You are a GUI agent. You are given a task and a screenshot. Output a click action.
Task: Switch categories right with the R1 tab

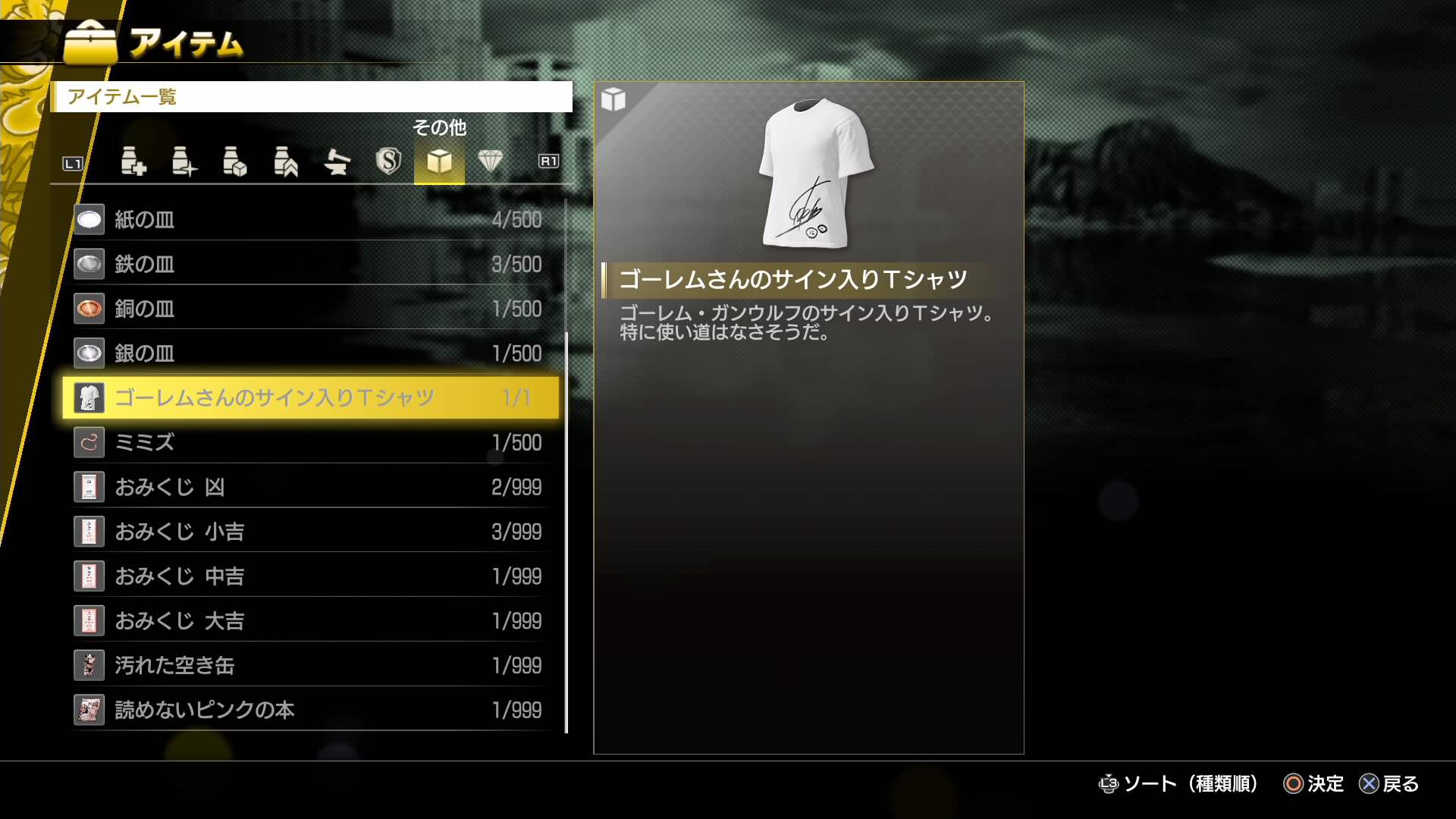[x=548, y=162]
